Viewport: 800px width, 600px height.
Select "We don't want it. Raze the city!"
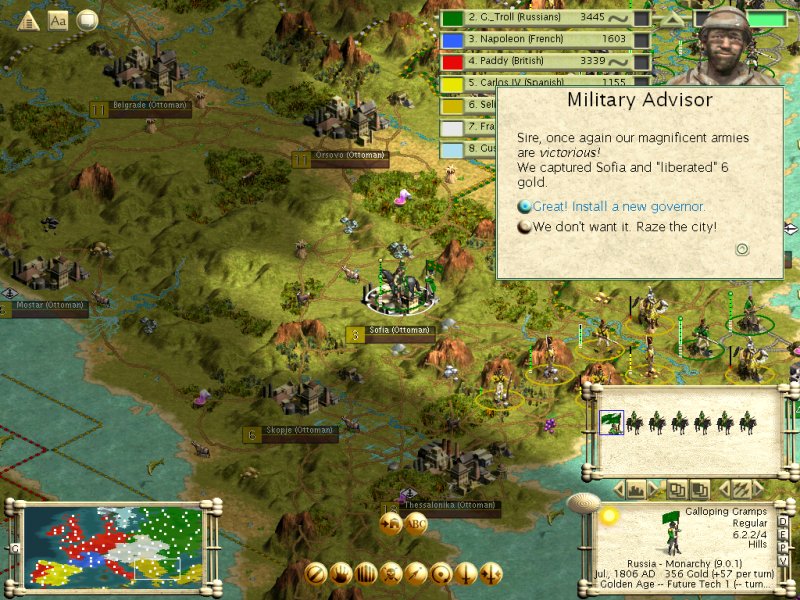(624, 227)
